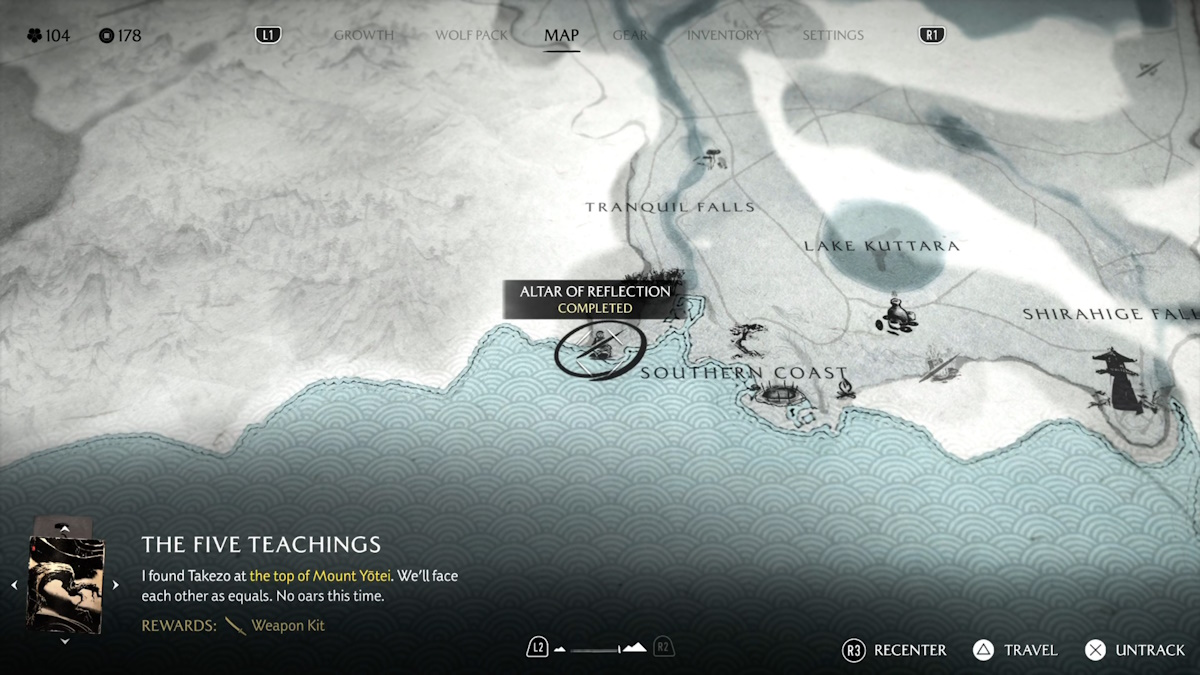Show the previous quest card with left arrow
The height and width of the screenshot is (675, 1200).
pyautogui.click(x=15, y=585)
